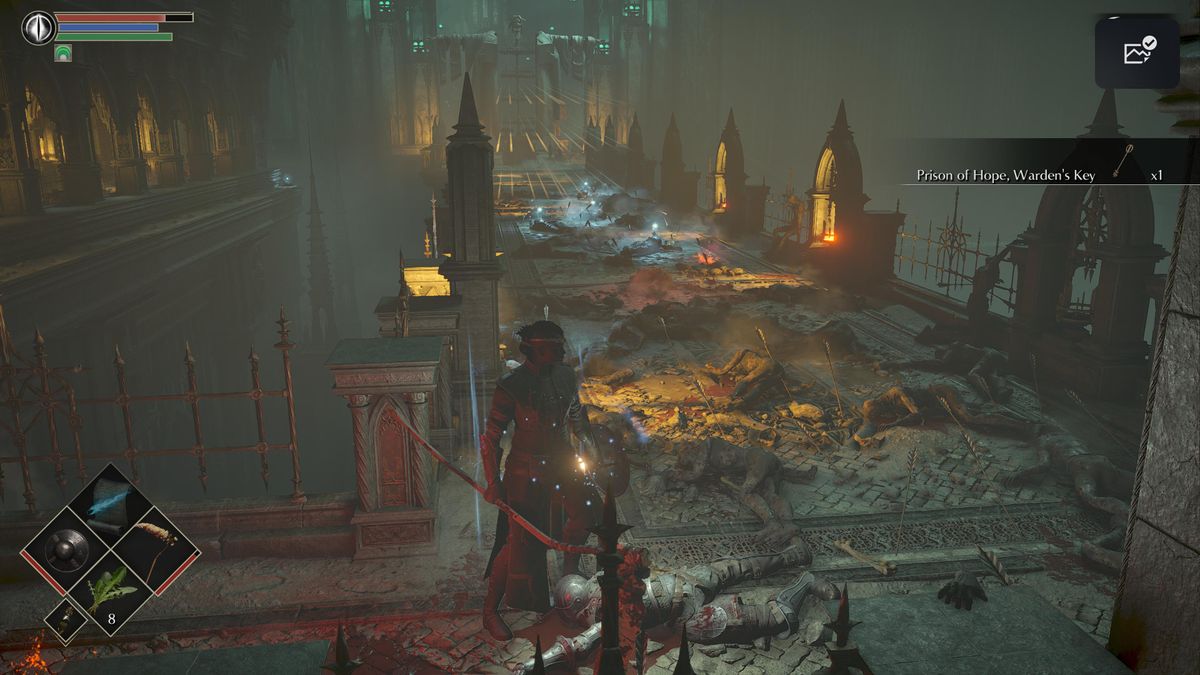Open the screenshot captured notification
This screenshot has width=1200, height=675.
tap(1138, 52)
